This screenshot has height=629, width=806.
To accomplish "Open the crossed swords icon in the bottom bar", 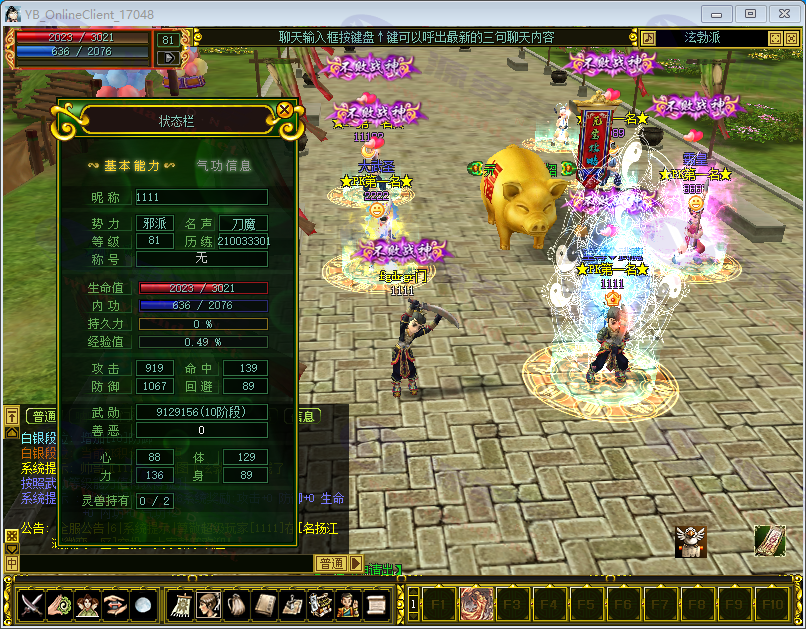I will click(x=31, y=604).
